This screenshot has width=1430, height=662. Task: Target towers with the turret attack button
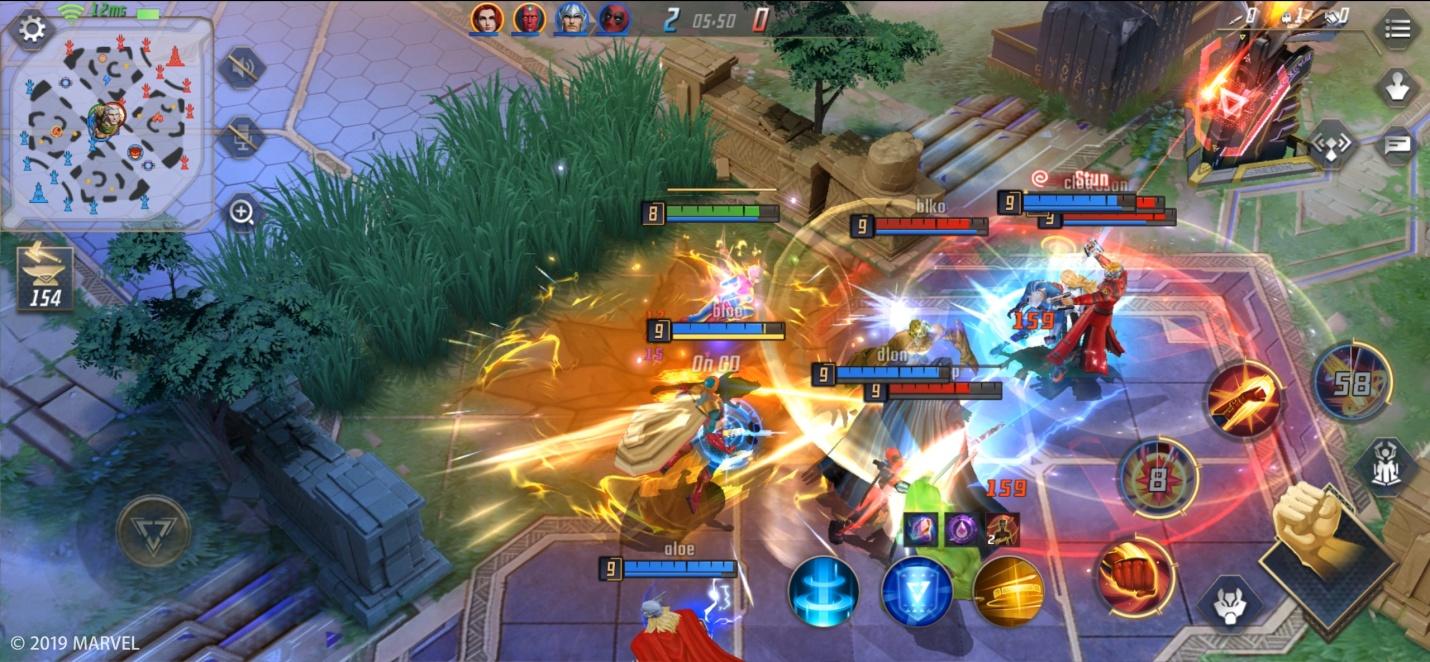[x=1385, y=467]
